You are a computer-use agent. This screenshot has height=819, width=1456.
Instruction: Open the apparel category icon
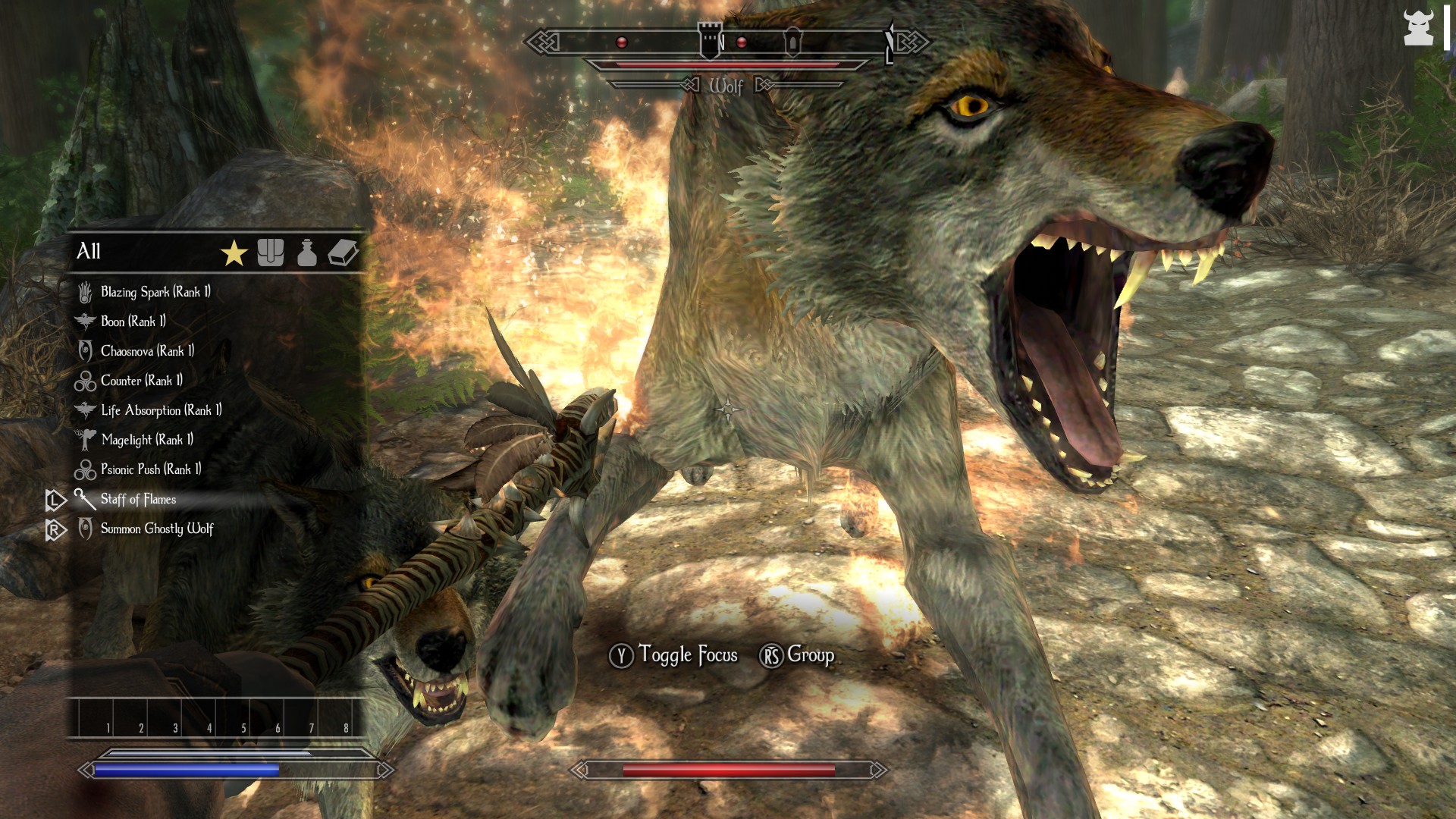tap(271, 253)
